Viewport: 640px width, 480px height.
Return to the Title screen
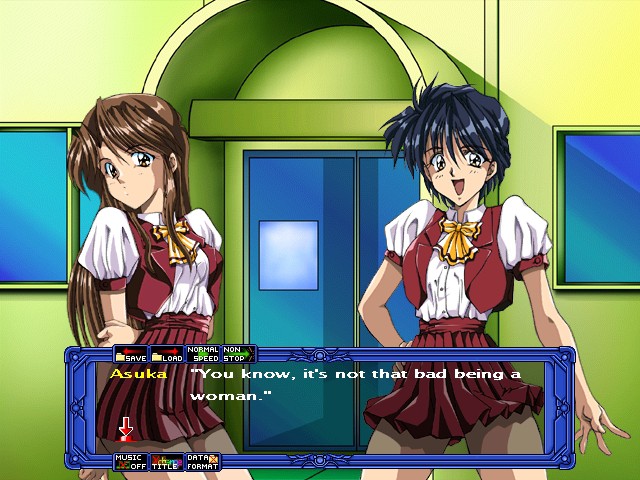166,462
